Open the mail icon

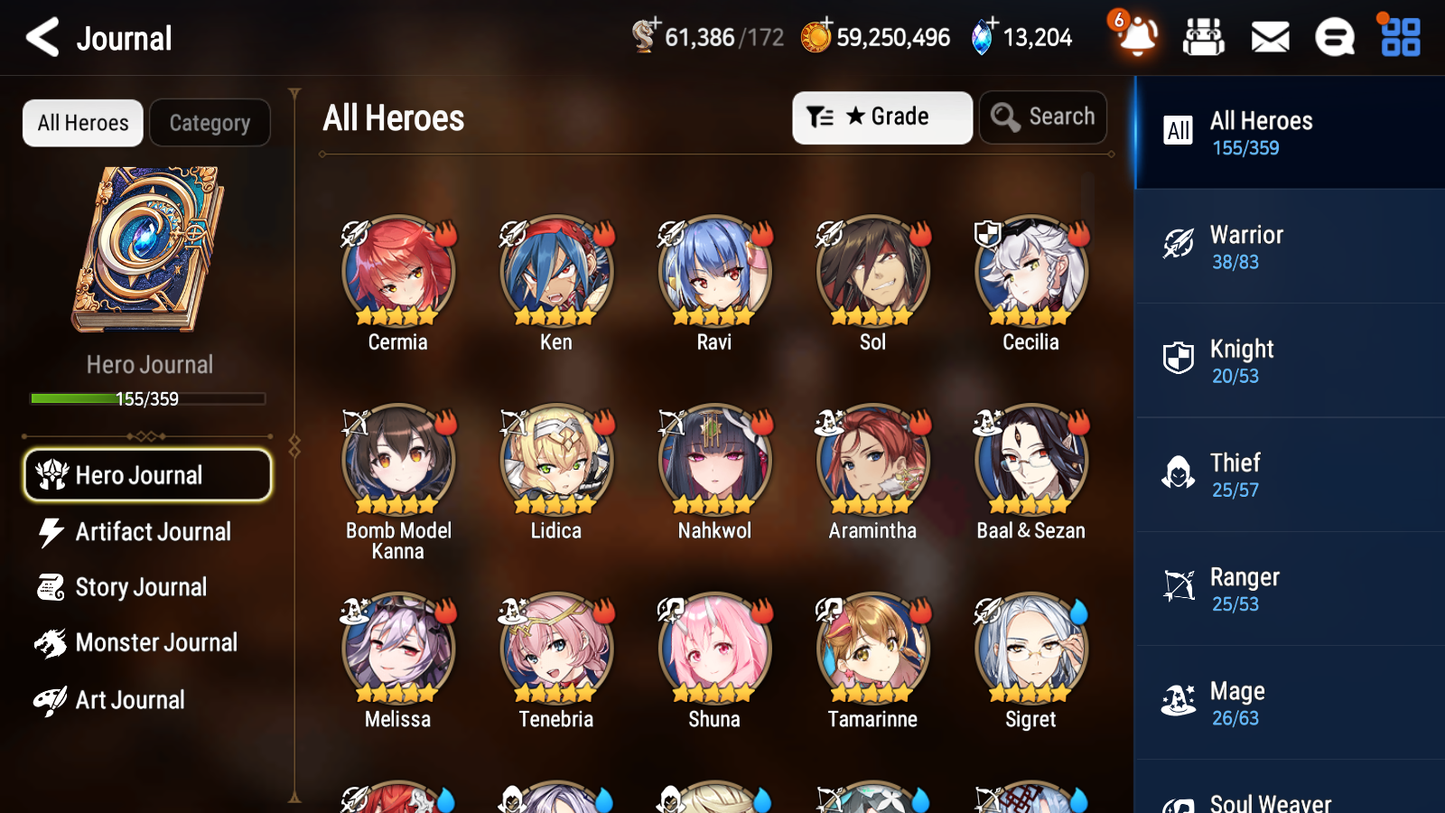click(1269, 36)
